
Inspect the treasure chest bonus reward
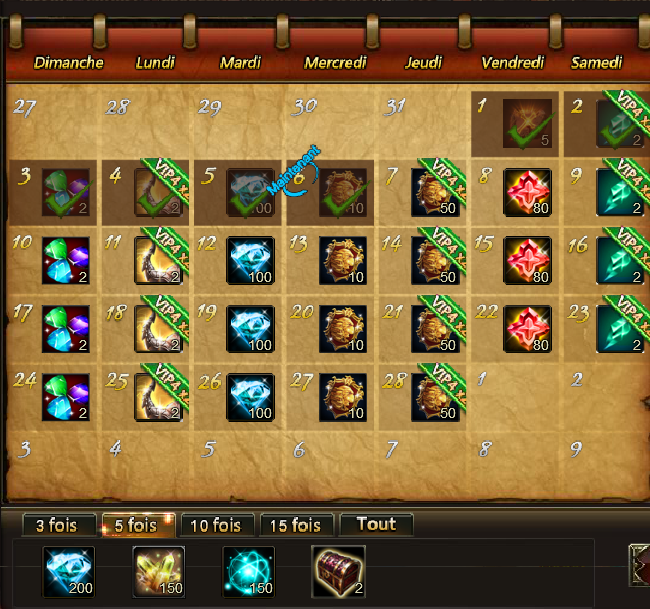tap(338, 571)
